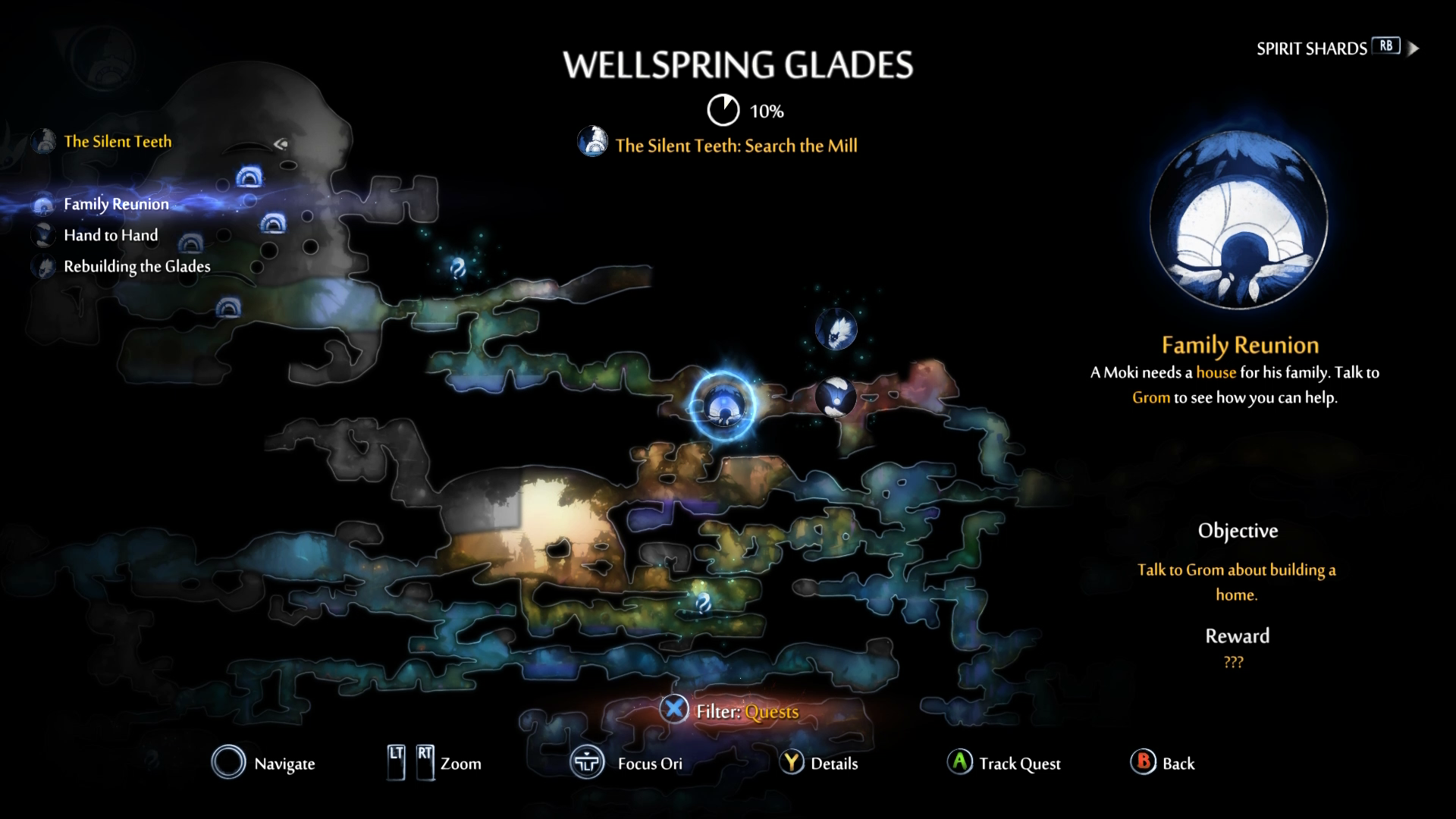Select The Silent Teeth quest icon
The height and width of the screenshot is (819, 1456).
[x=44, y=142]
